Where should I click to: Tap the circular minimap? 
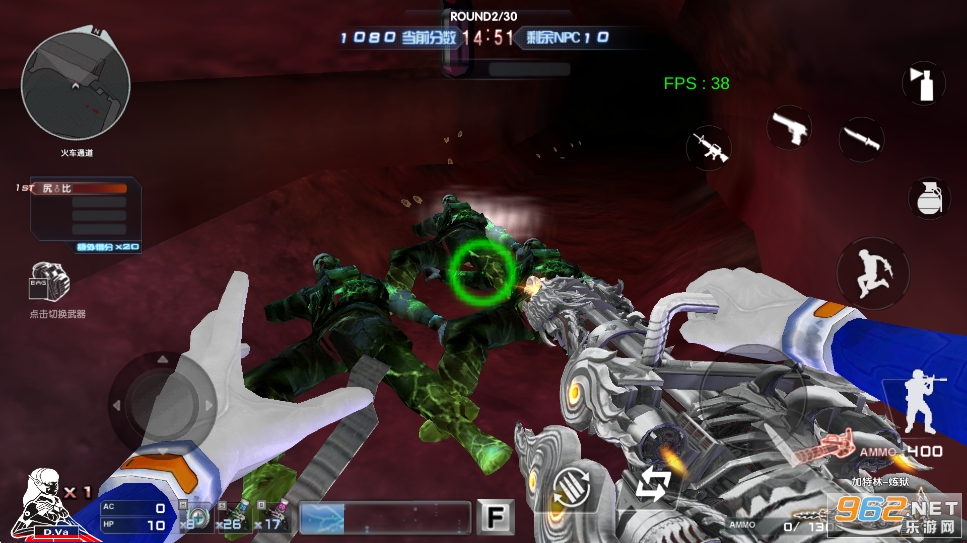(75, 83)
